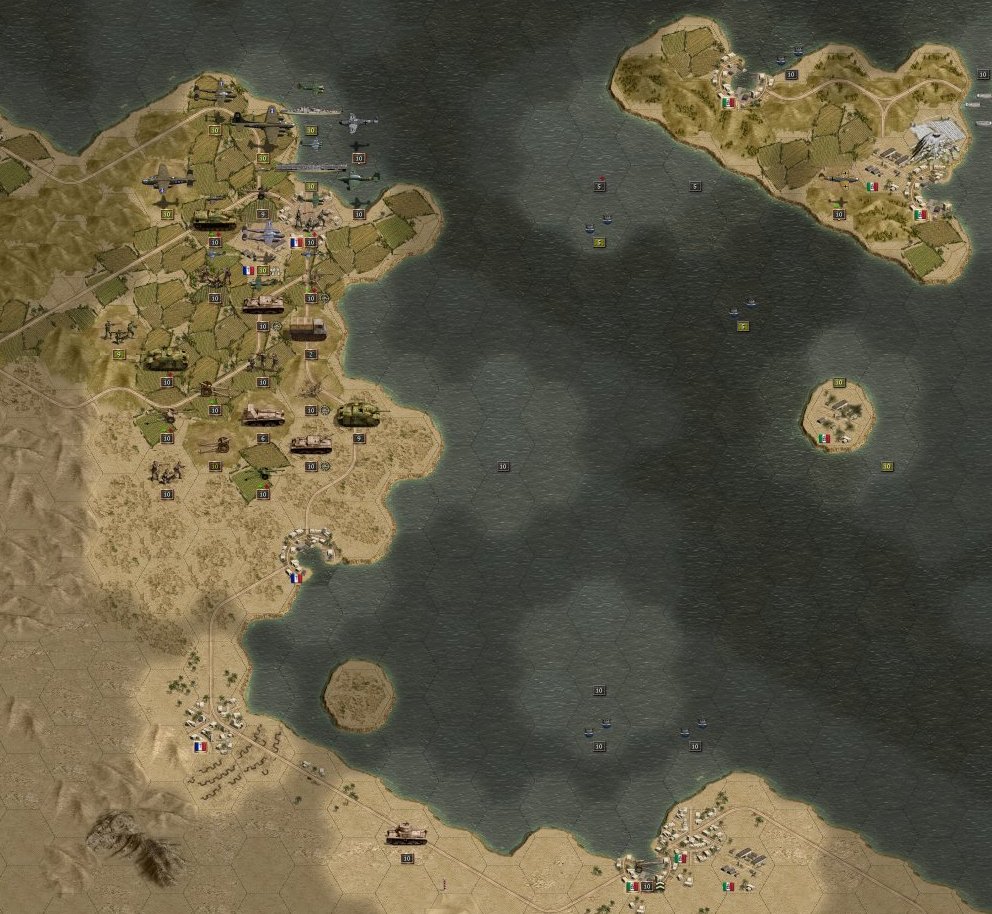Select the lone tank on the southern coastal road
The height and width of the screenshot is (914, 992).
[406, 834]
